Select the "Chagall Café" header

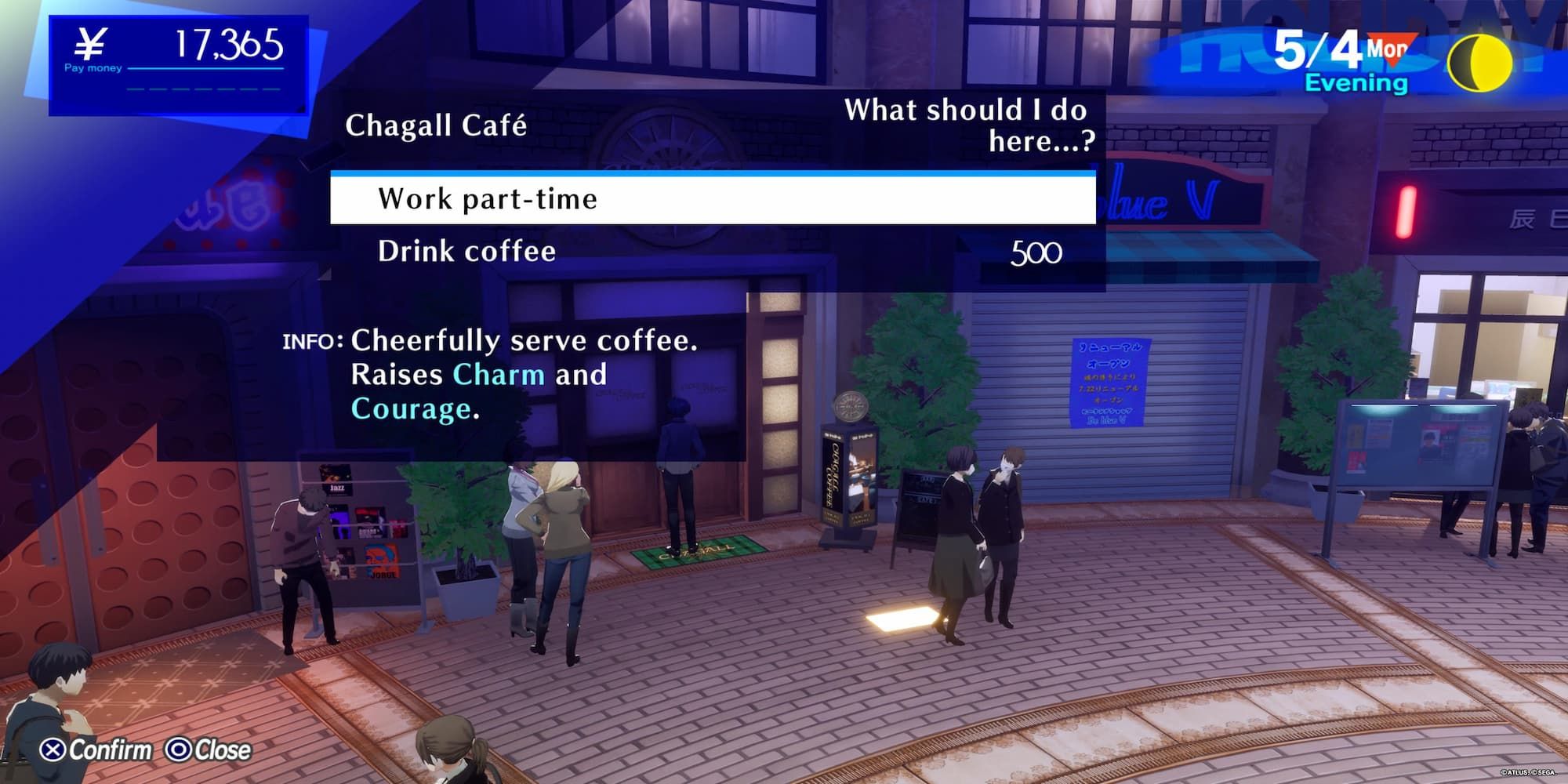437,125
